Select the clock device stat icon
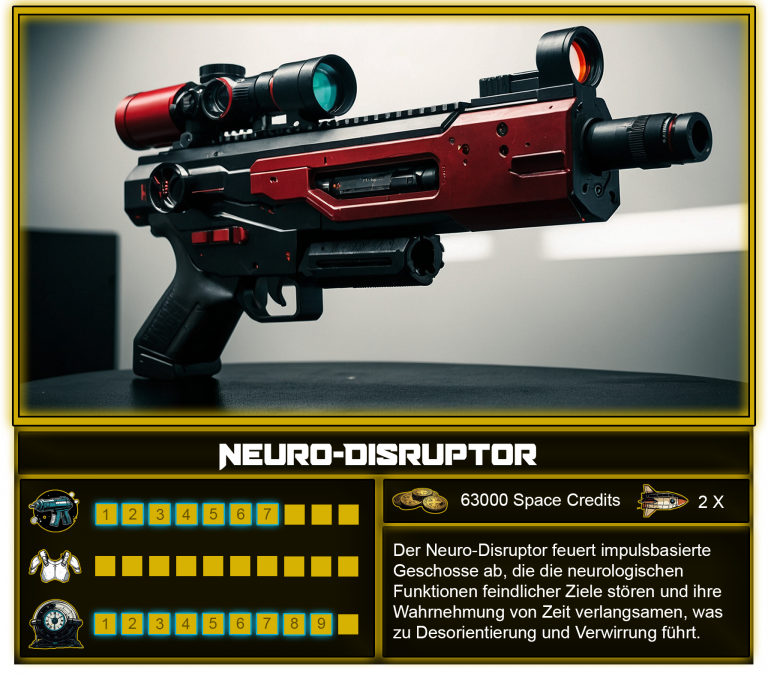This screenshot has height=673, width=768. tap(53, 624)
